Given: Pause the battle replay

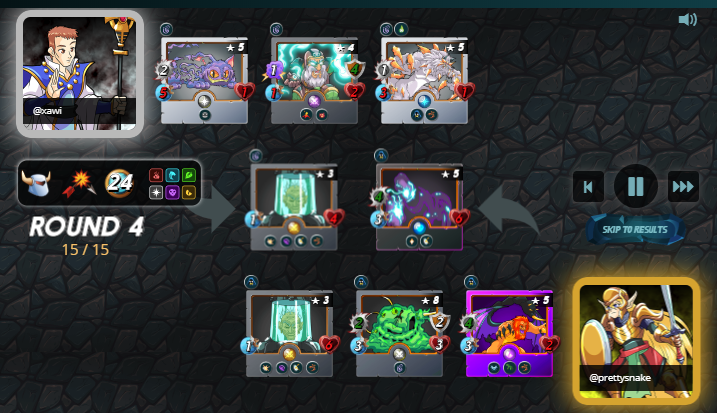Looking at the screenshot, I should click(x=636, y=186).
